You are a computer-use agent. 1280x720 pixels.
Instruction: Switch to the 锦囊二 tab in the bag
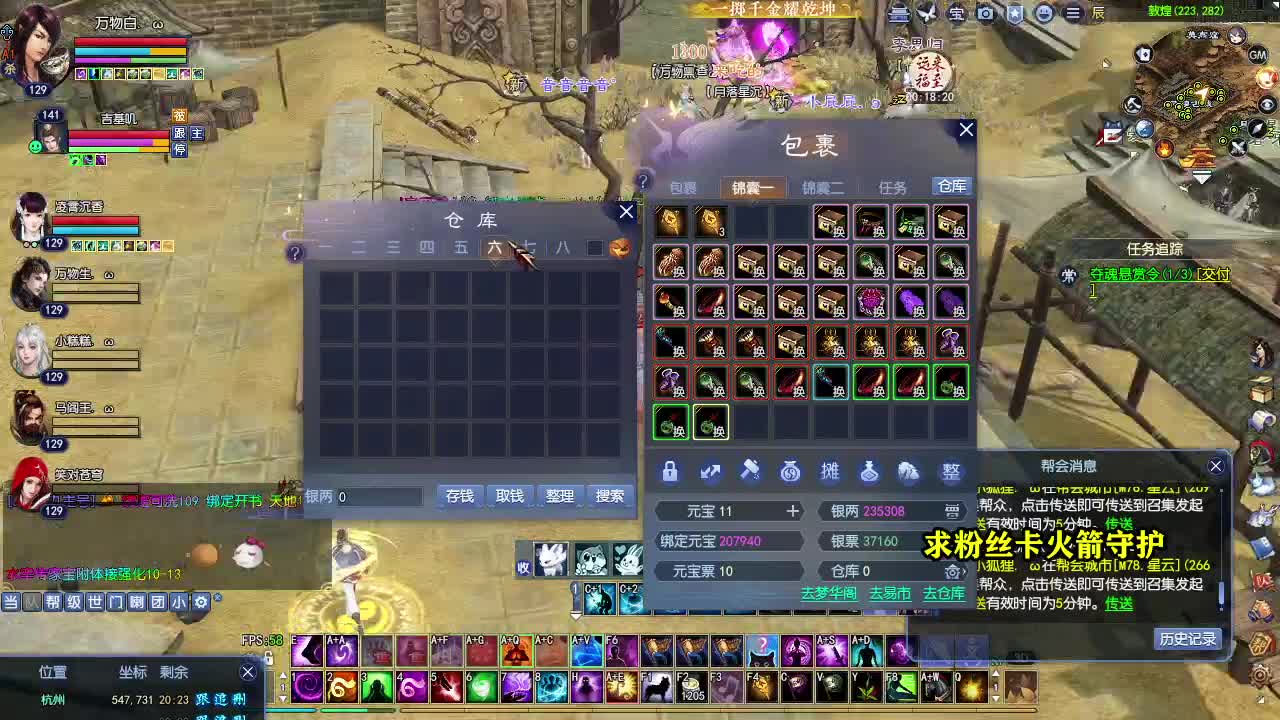826,187
